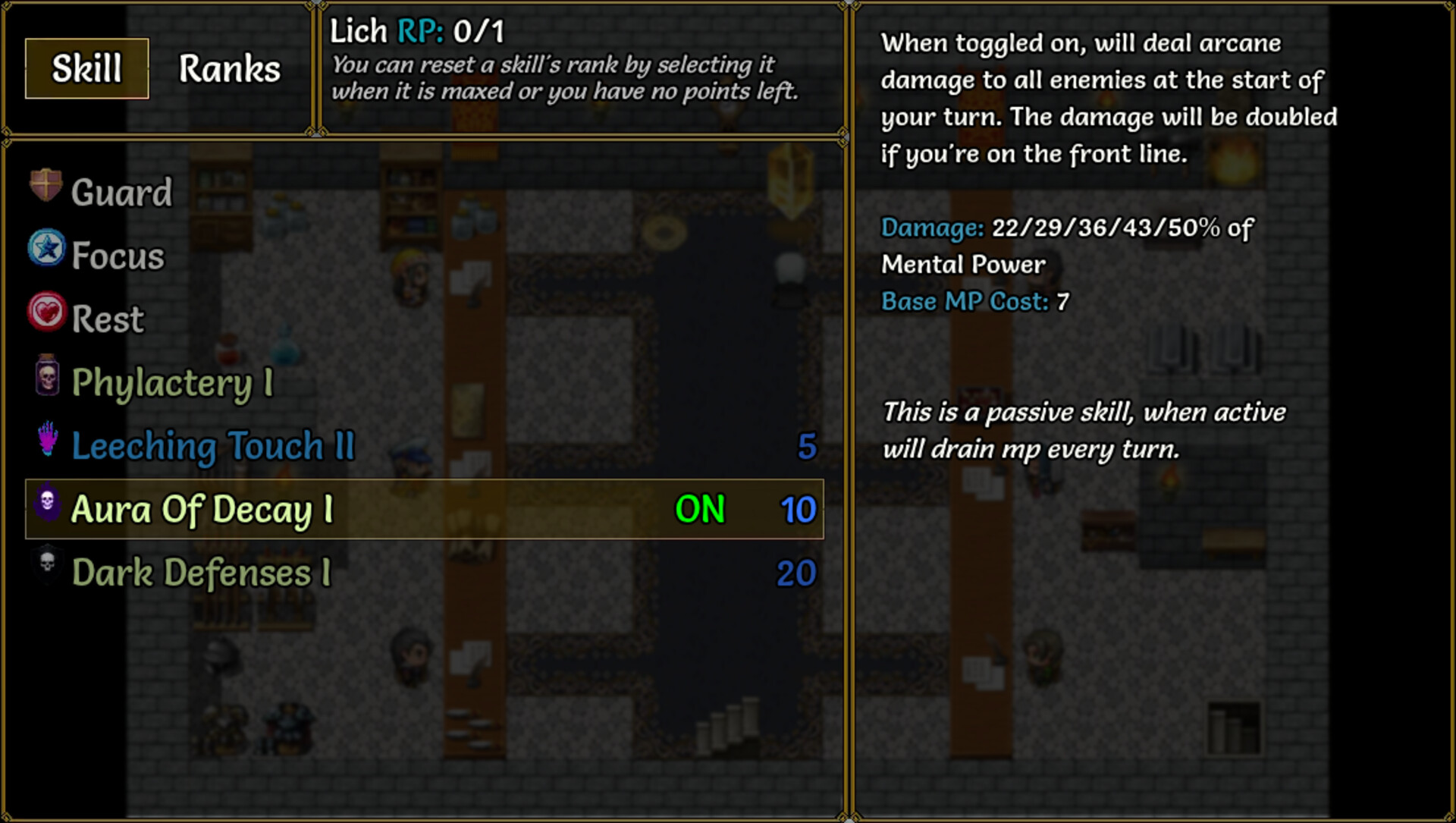
Task: Open the Leeching Touch II skill details
Action: click(x=212, y=446)
